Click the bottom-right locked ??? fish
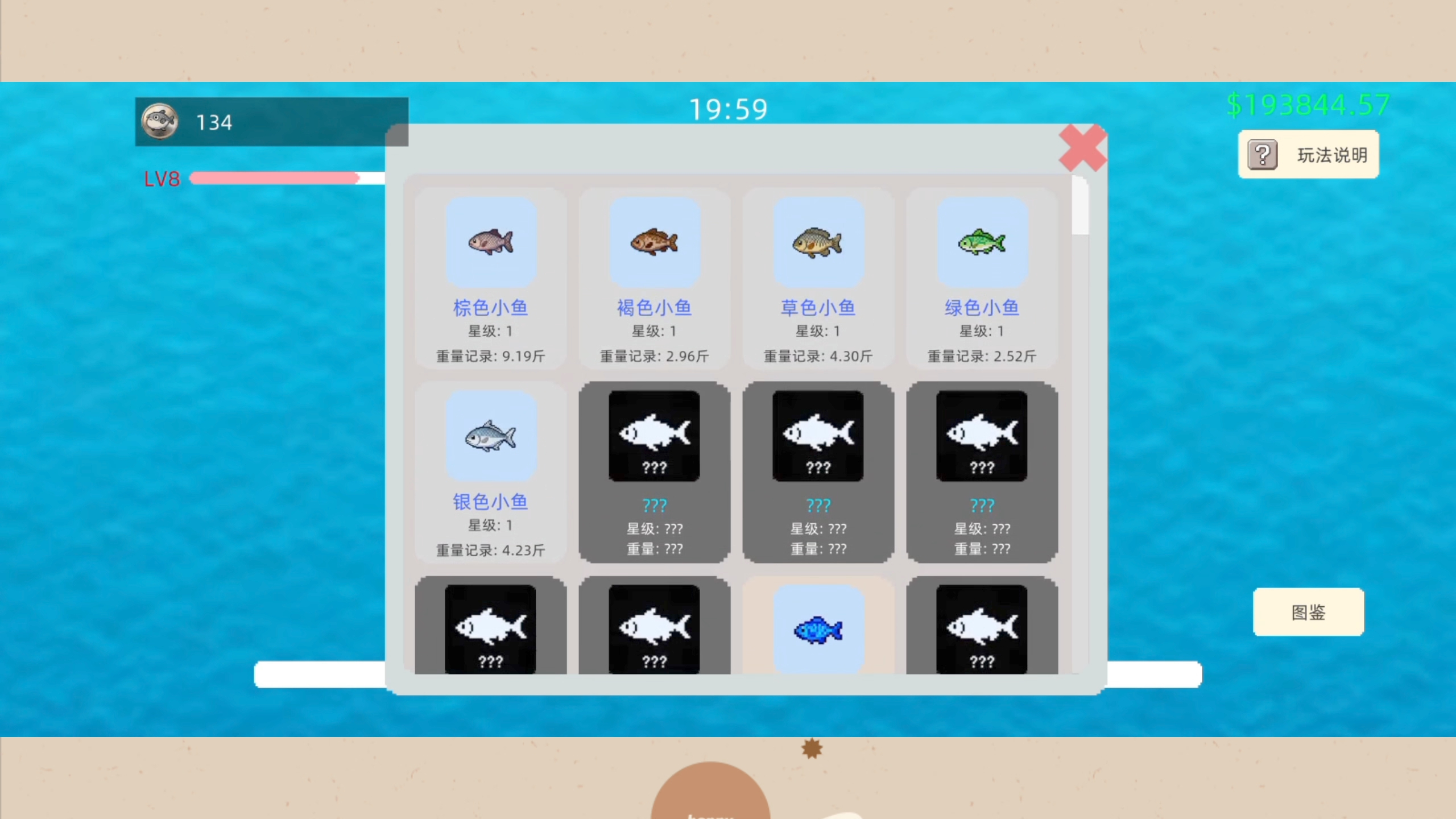Image resolution: width=1456 pixels, height=819 pixels. tap(982, 628)
